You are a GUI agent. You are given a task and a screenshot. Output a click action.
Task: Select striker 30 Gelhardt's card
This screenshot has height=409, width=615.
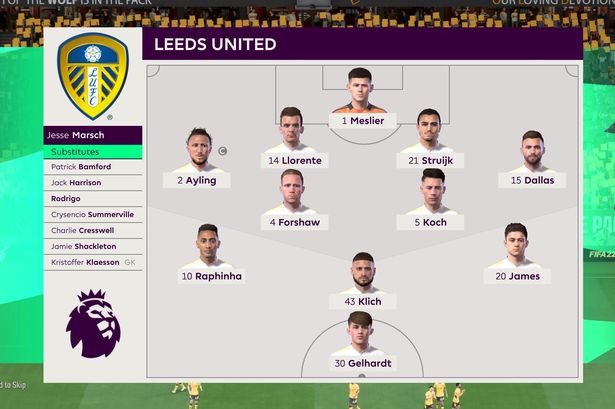[362, 343]
